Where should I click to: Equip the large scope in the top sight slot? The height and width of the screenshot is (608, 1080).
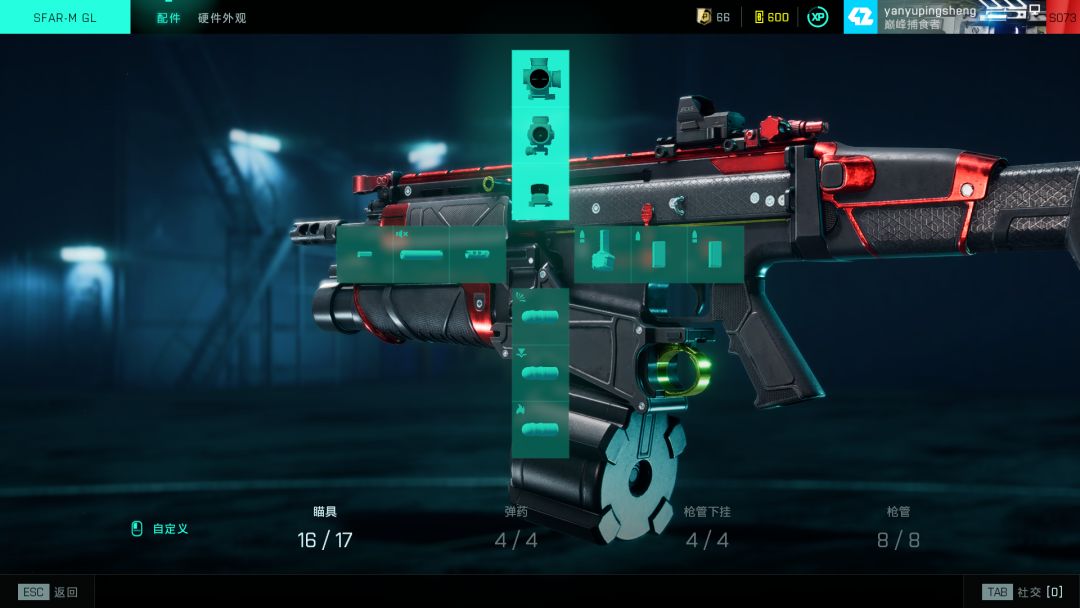tap(540, 78)
